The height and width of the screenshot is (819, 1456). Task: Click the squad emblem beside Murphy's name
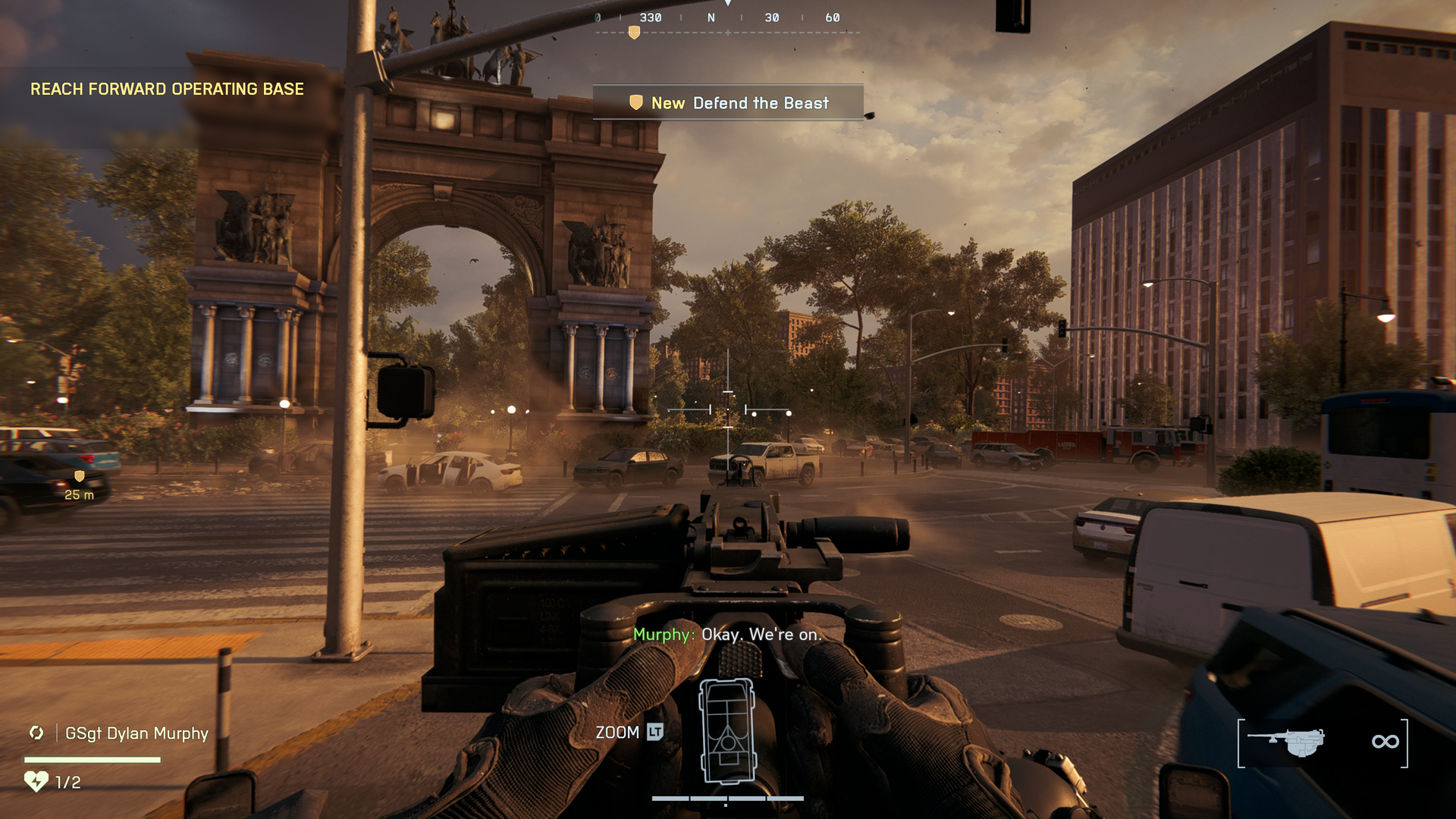click(36, 733)
